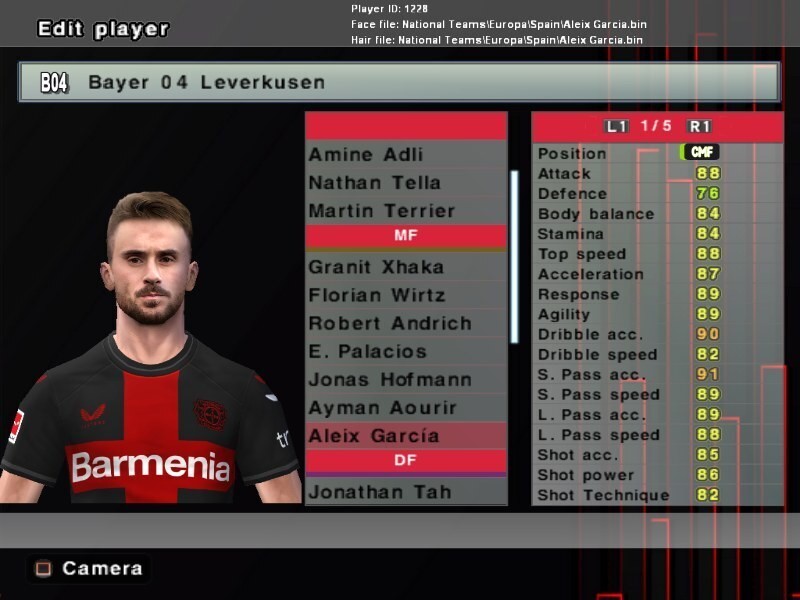Open the Bayer 04 Leverkusen team bar
The height and width of the screenshot is (600, 800).
coord(398,82)
